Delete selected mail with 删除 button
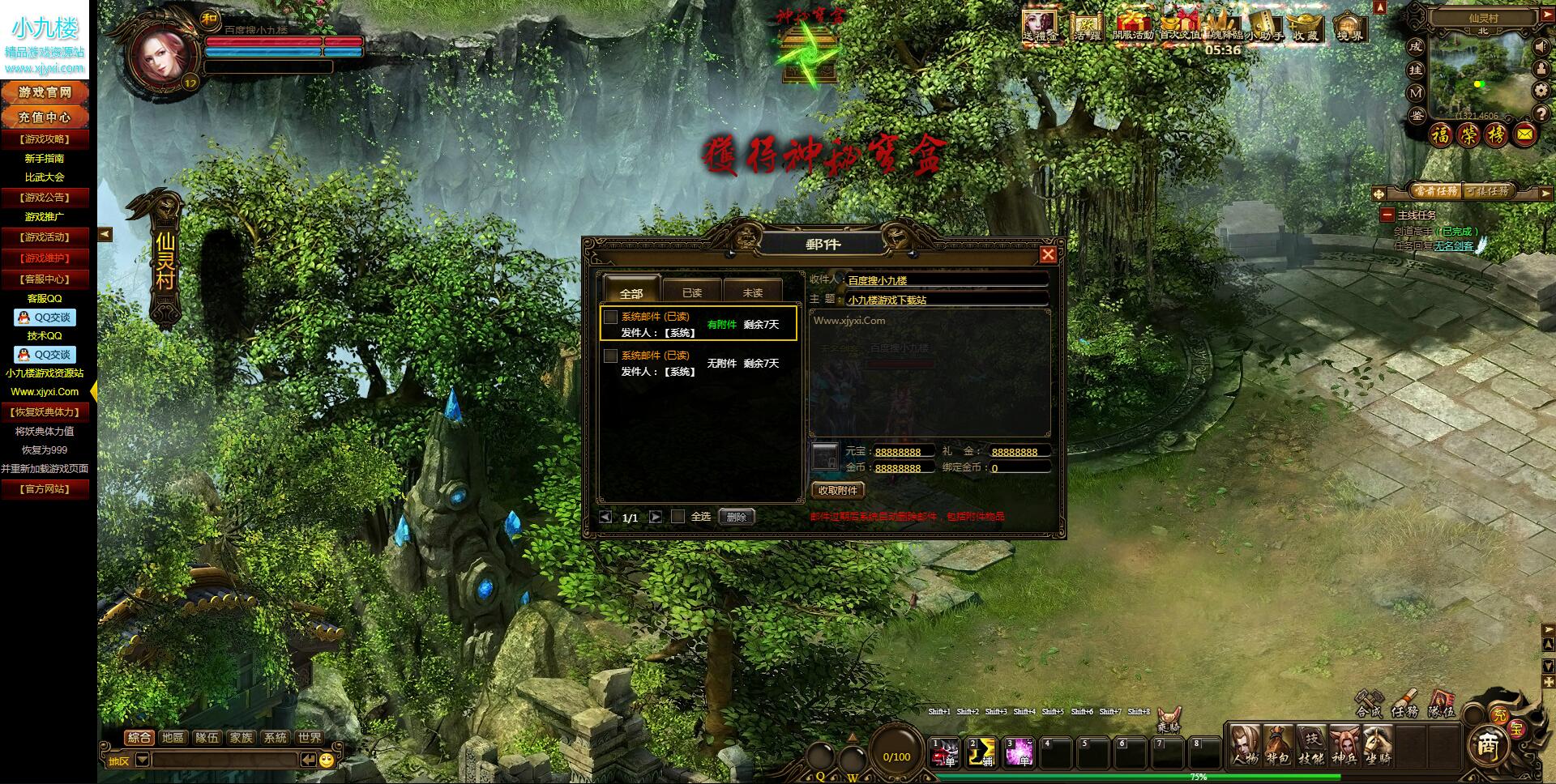This screenshot has width=1556, height=784. click(x=737, y=517)
